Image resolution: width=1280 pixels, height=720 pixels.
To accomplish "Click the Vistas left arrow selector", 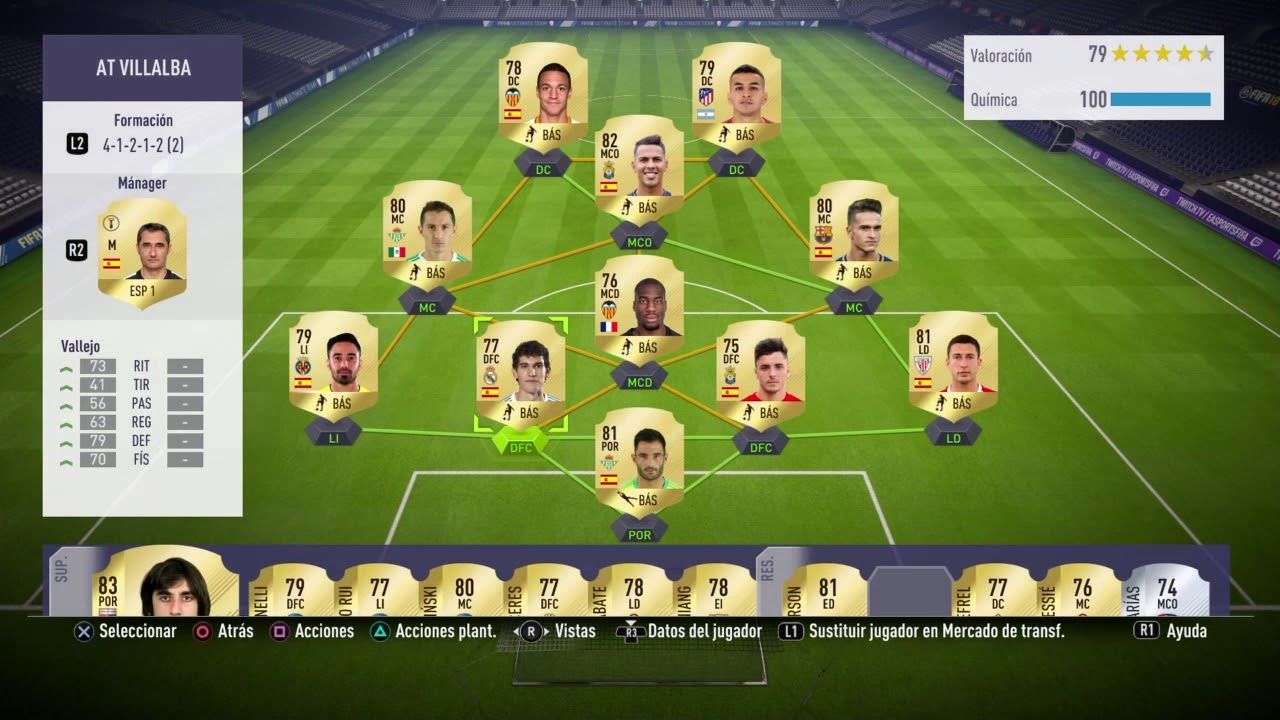I will (x=516, y=631).
